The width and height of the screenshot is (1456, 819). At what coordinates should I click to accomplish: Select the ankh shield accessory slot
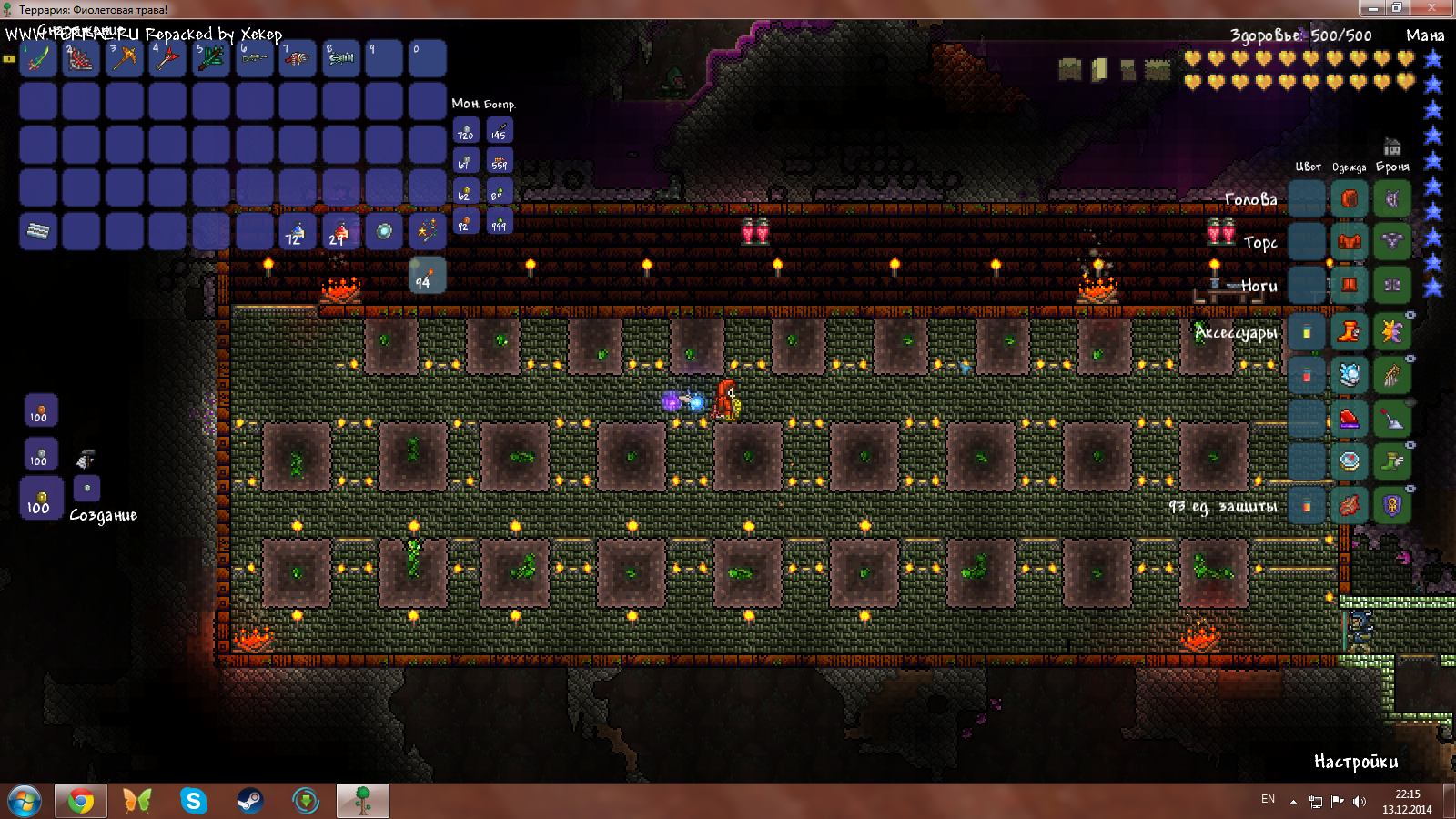point(1391,505)
